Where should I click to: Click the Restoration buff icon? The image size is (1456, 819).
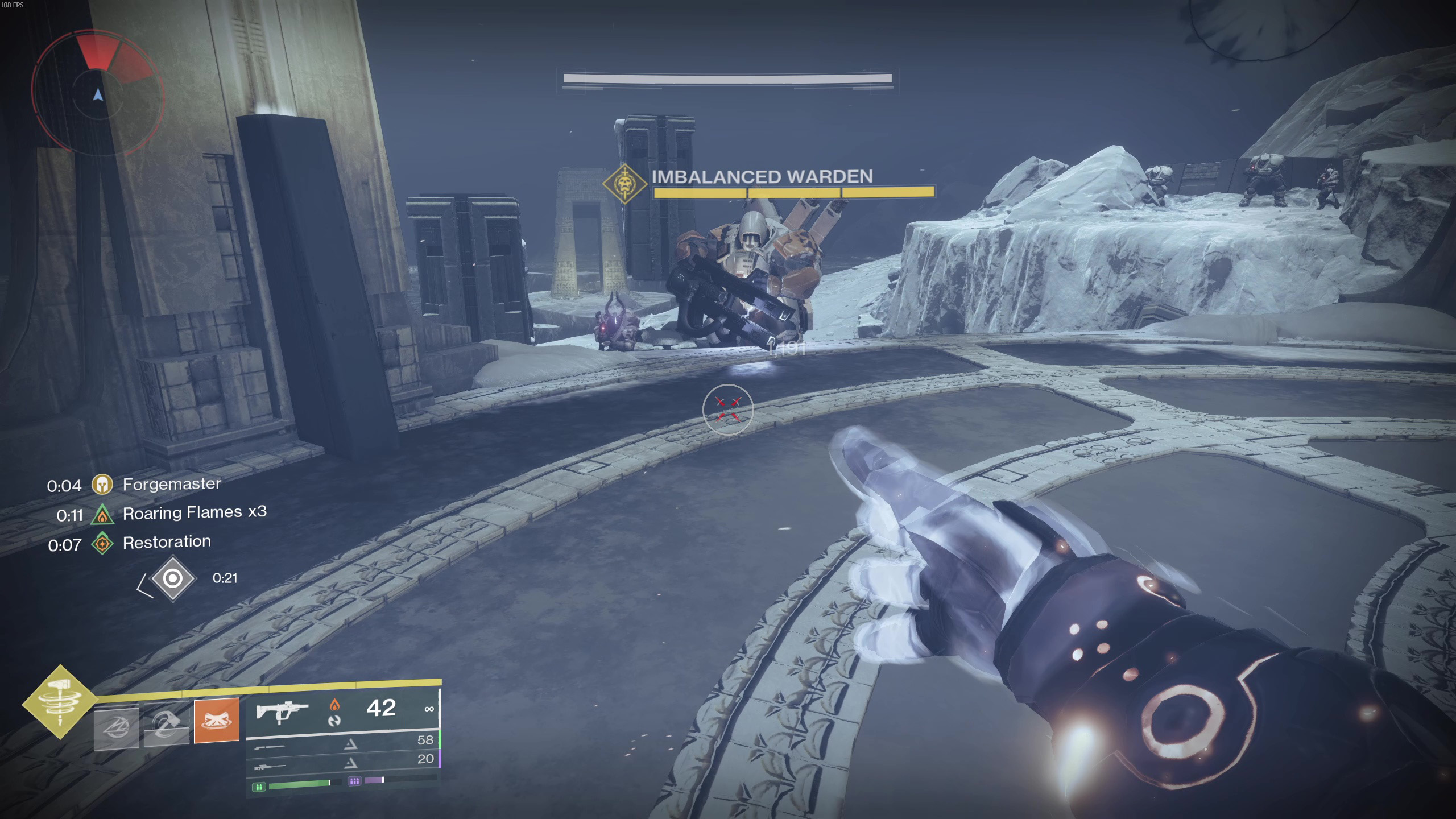[x=102, y=544]
